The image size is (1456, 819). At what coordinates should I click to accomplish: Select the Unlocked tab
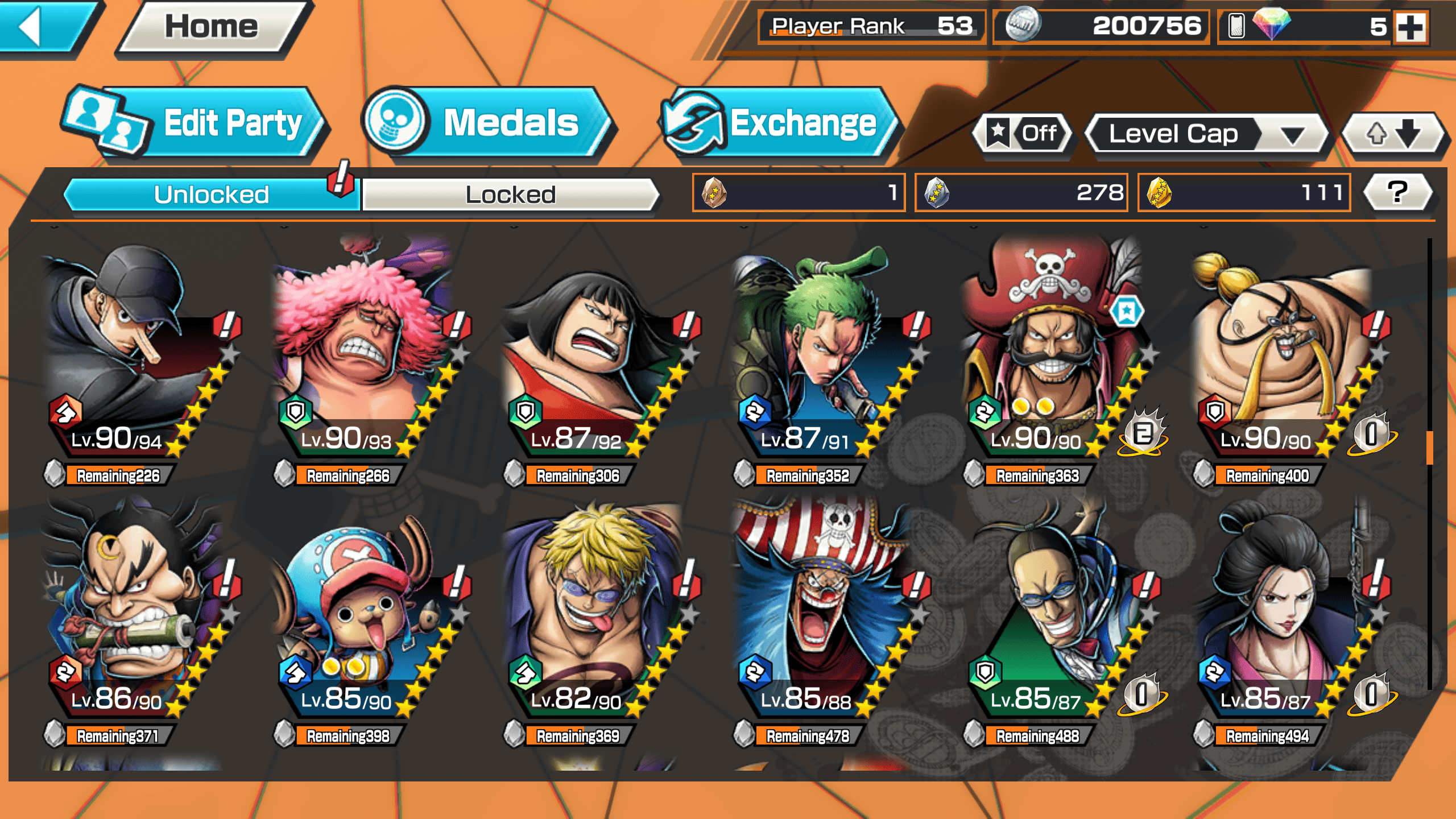[x=211, y=195]
